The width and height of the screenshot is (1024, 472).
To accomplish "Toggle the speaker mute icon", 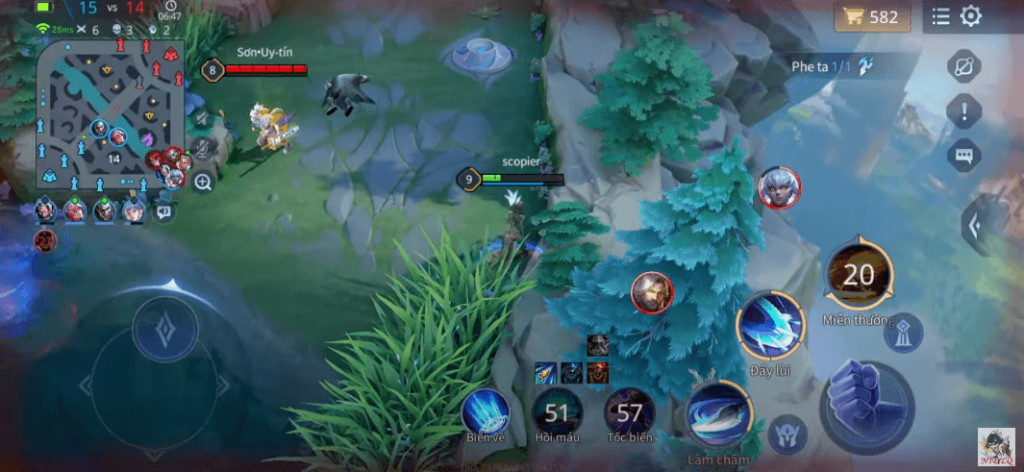I will click(203, 119).
